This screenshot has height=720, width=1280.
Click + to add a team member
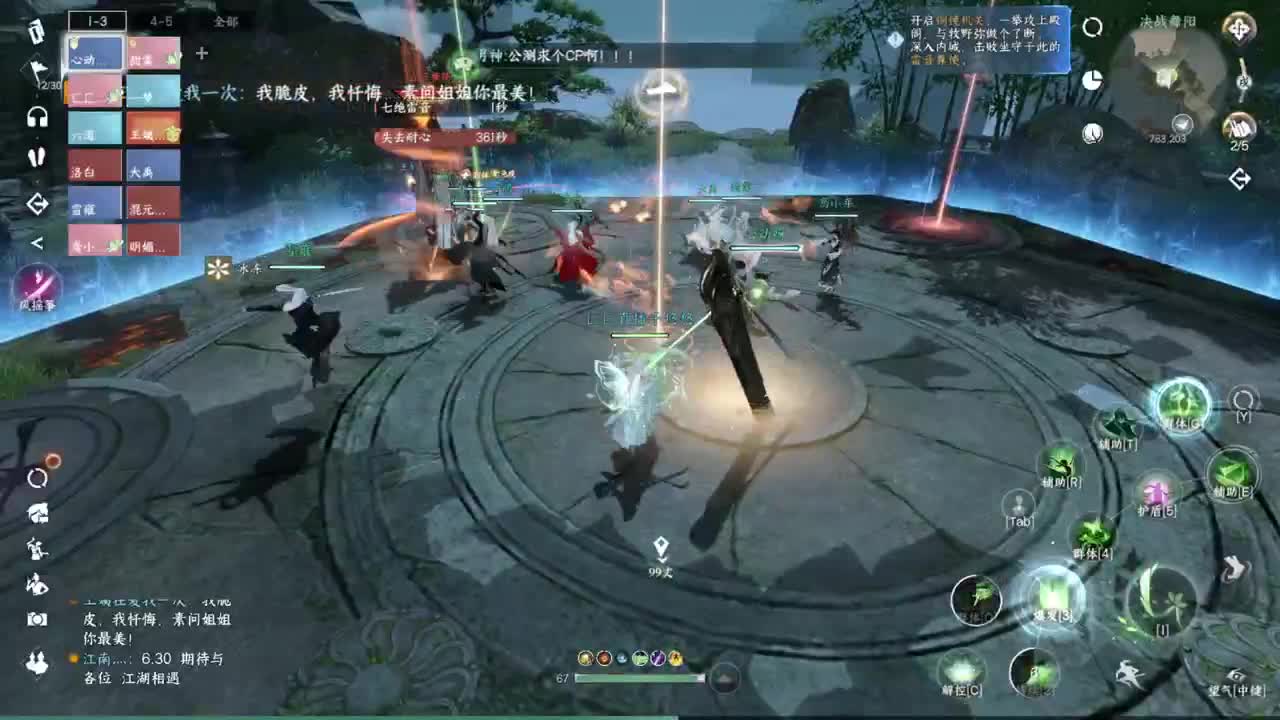pos(201,54)
